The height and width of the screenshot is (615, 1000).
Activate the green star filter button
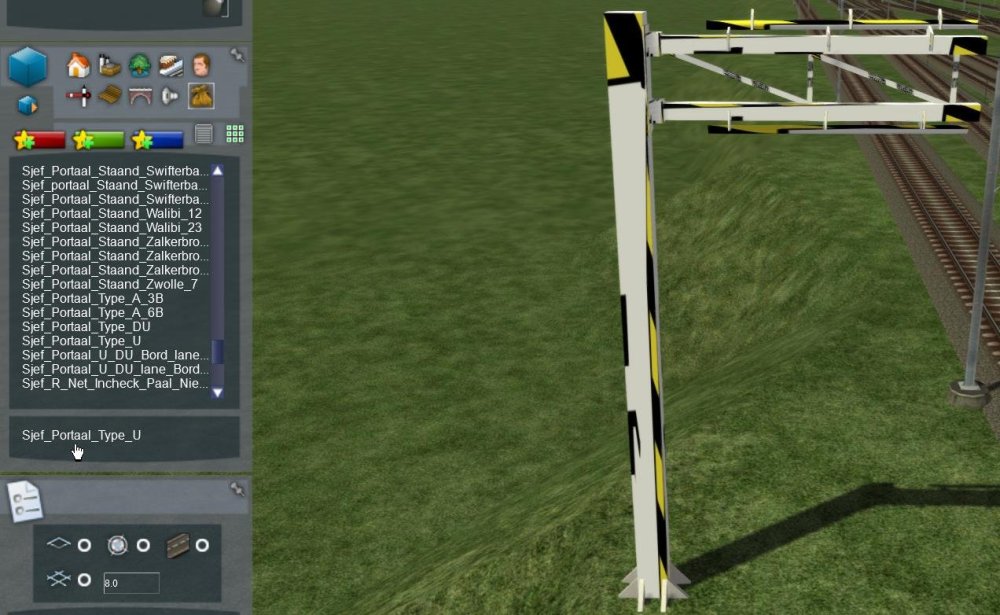(x=98, y=140)
